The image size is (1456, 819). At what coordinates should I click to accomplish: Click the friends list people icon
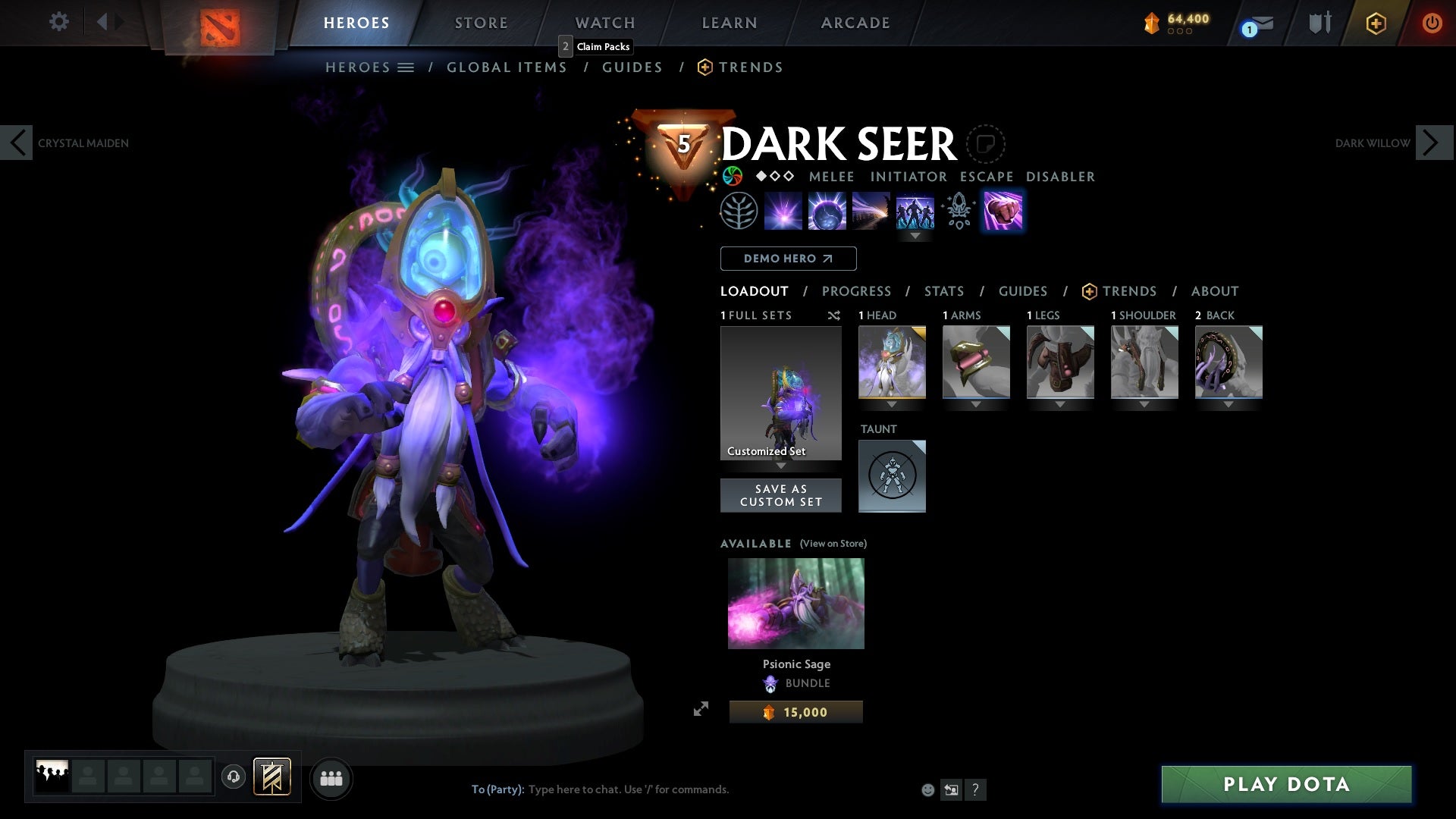(331, 777)
